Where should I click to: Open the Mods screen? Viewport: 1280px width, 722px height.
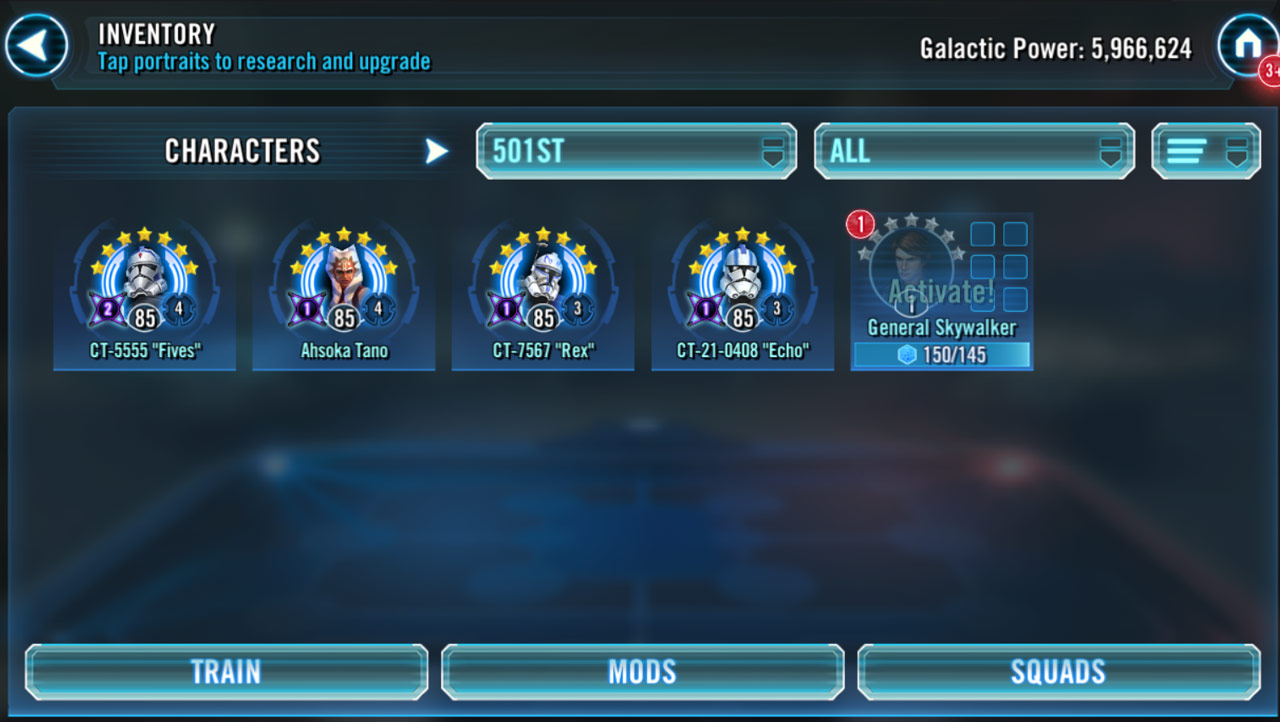(x=642, y=671)
